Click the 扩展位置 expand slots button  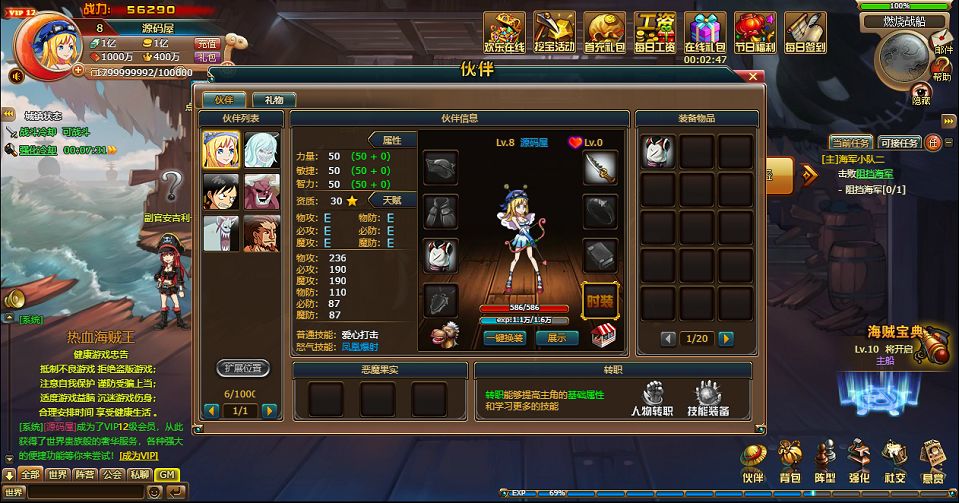pyautogui.click(x=243, y=368)
